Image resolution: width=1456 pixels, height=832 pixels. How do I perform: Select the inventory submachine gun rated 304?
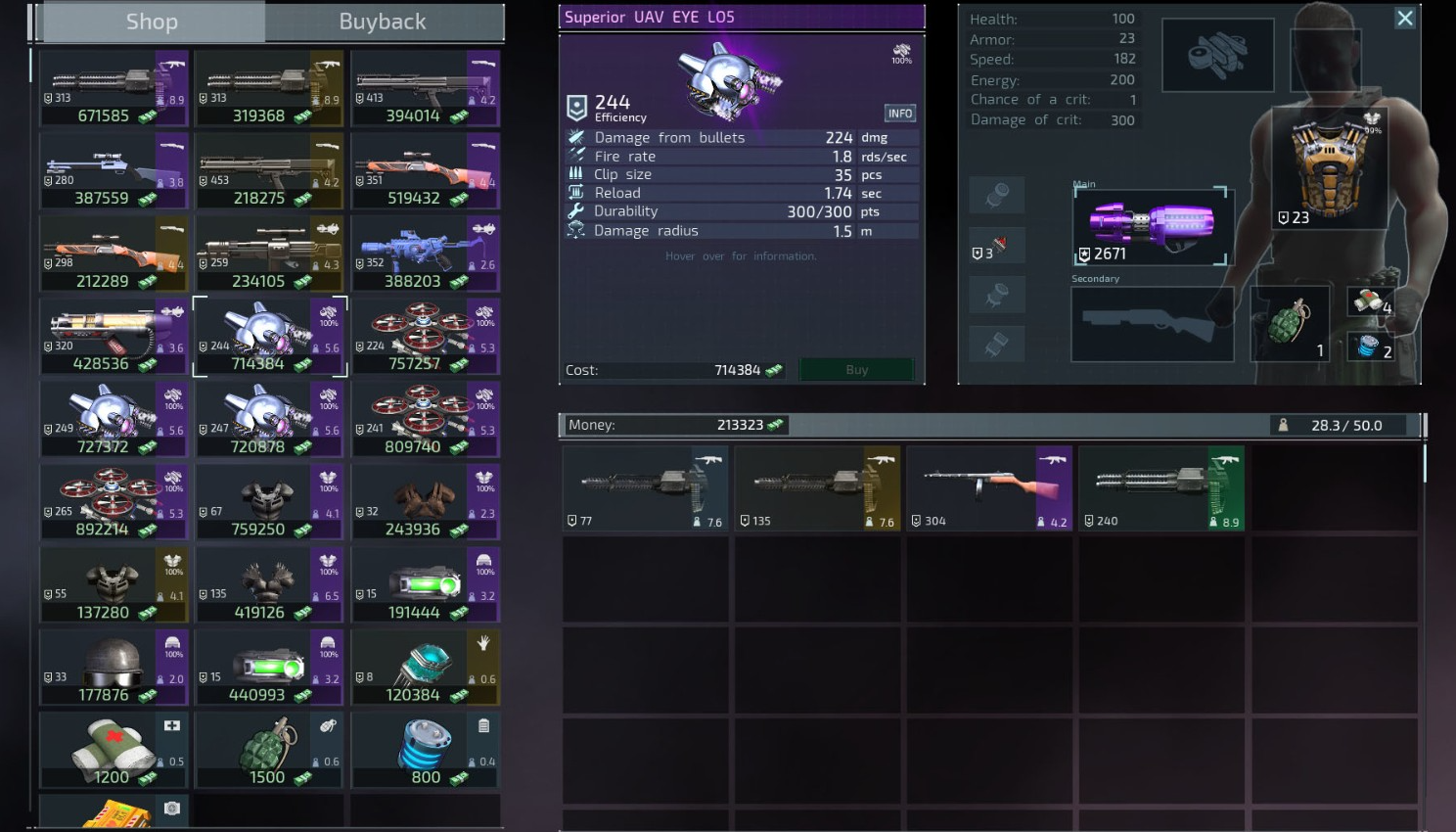(x=989, y=488)
